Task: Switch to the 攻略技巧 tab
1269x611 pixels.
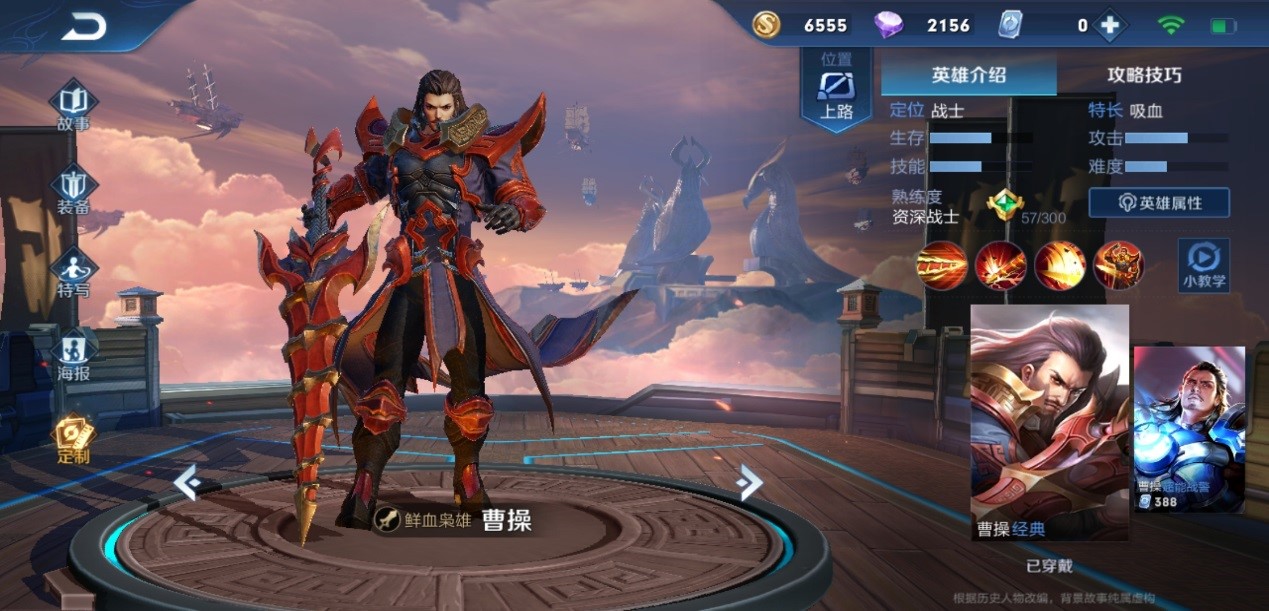Action: [x=1144, y=75]
